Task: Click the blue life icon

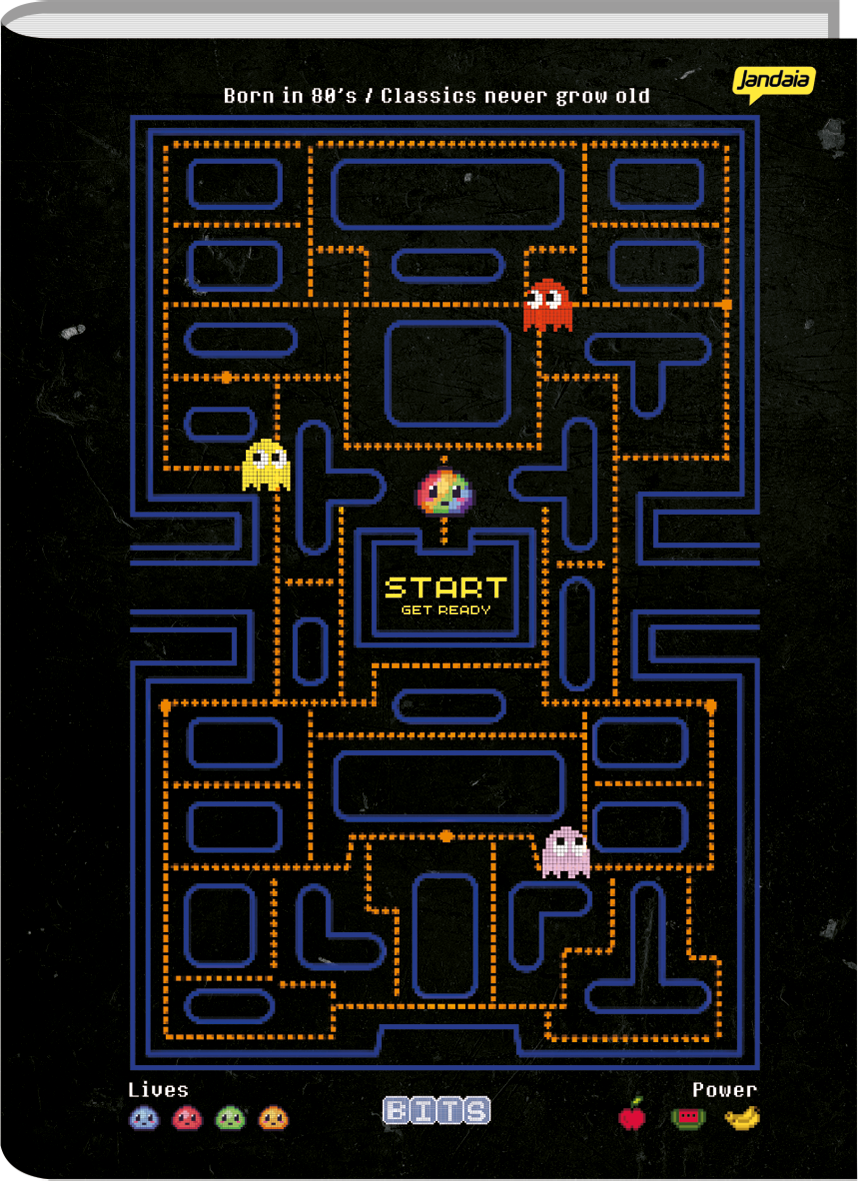Action: tap(144, 1117)
